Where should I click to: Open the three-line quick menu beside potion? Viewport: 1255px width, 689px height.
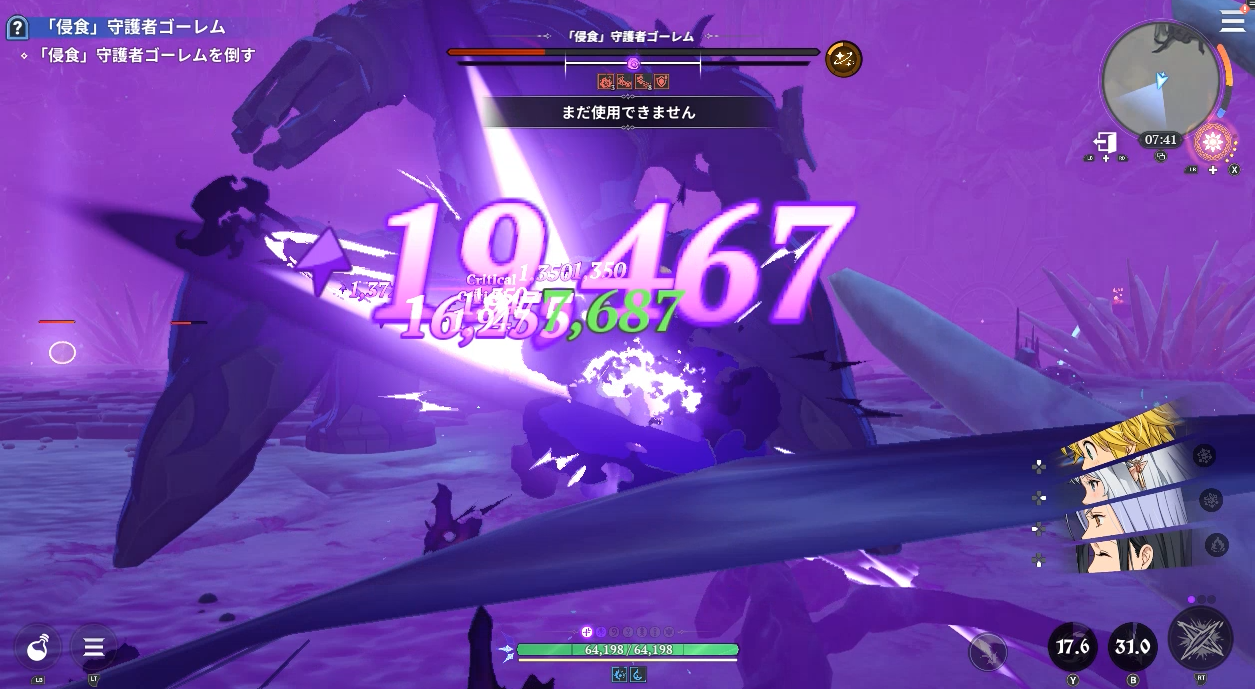pos(94,647)
